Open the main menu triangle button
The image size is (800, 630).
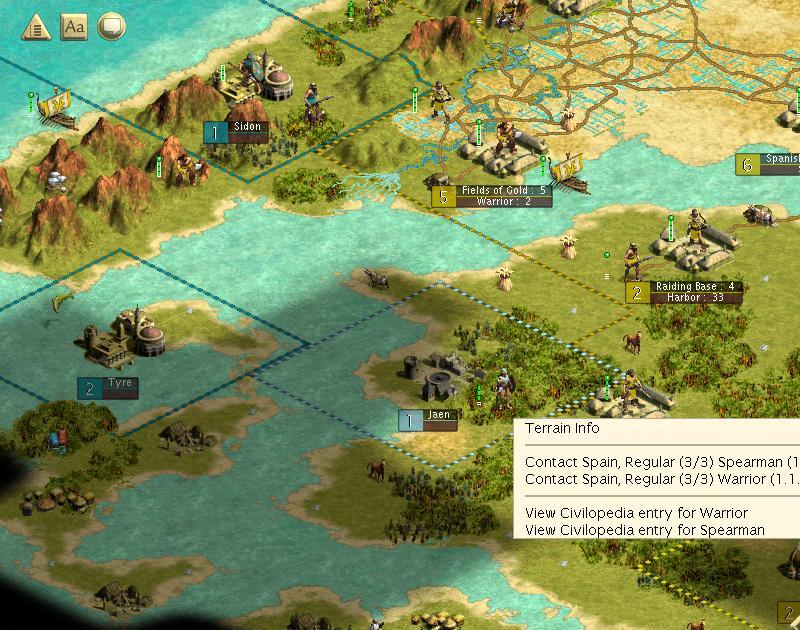tap(36, 26)
